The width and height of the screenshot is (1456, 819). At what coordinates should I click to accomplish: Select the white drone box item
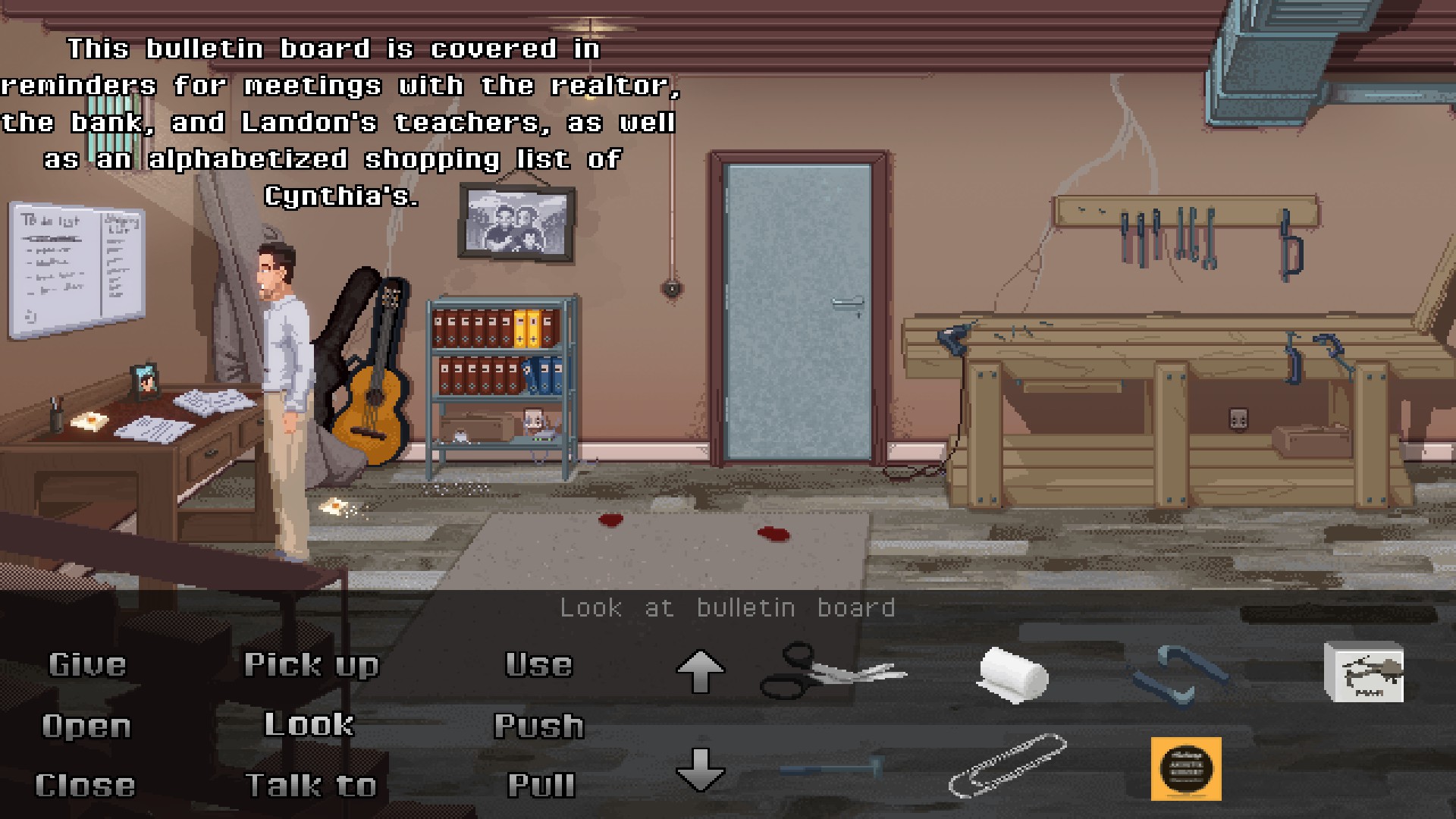1363,672
